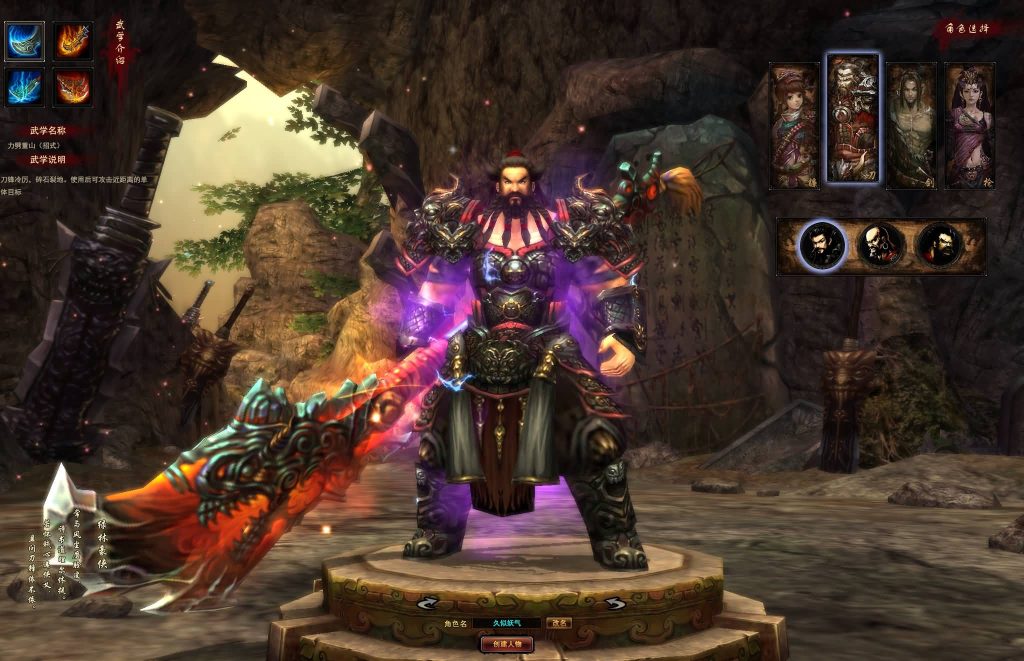Click the 创建人物 create character button
Viewport: 1024px width, 661px height.
click(507, 644)
